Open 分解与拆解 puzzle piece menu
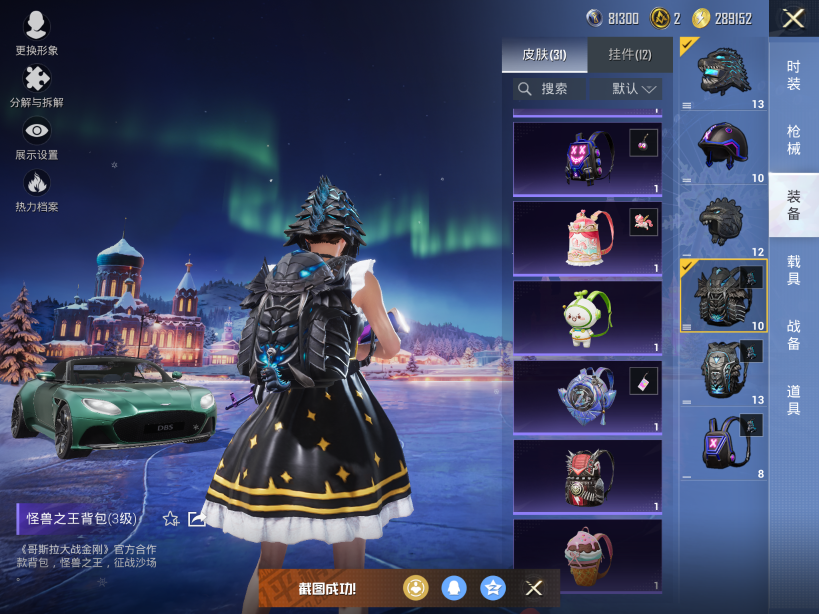Screen dimensions: 819x614 coord(37,84)
